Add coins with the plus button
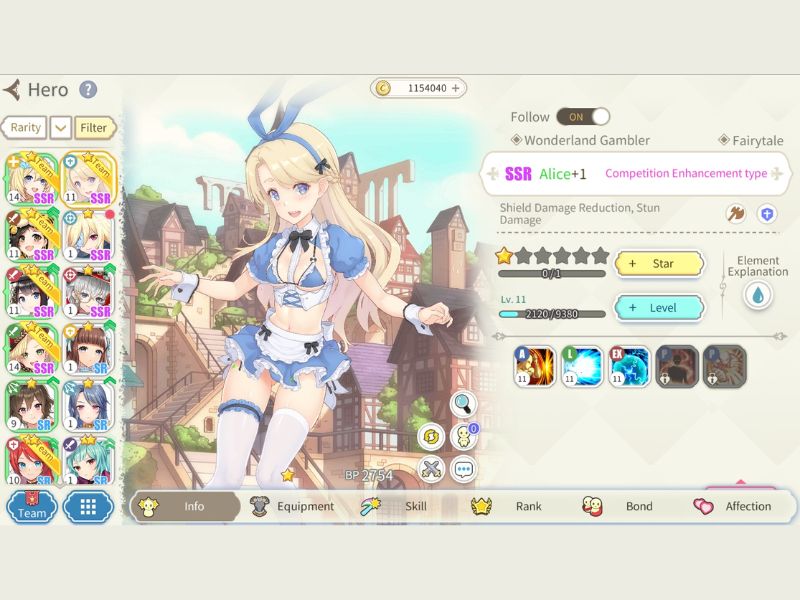This screenshot has width=800, height=600. [456, 88]
